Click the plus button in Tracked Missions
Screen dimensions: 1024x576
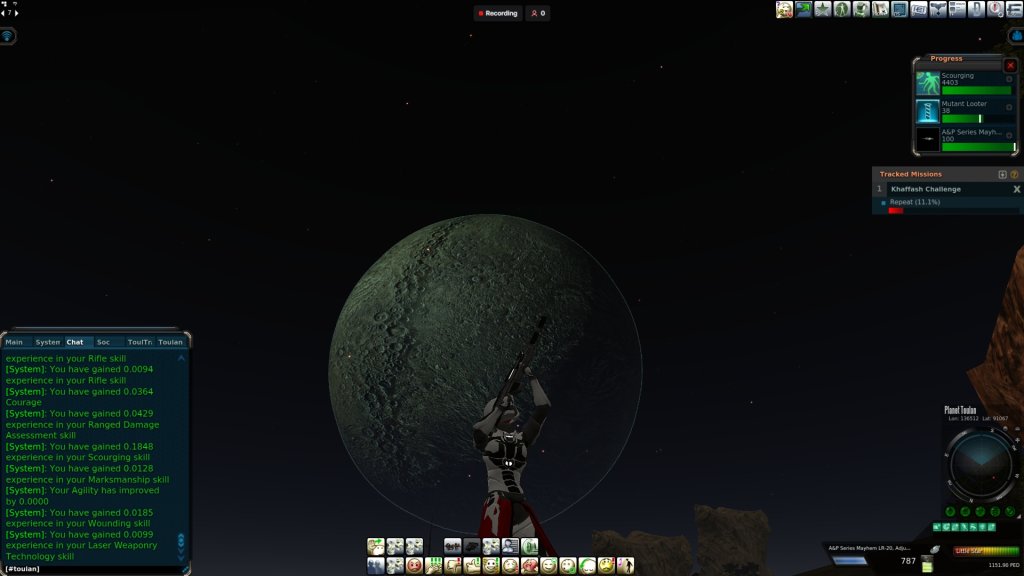(x=1003, y=174)
